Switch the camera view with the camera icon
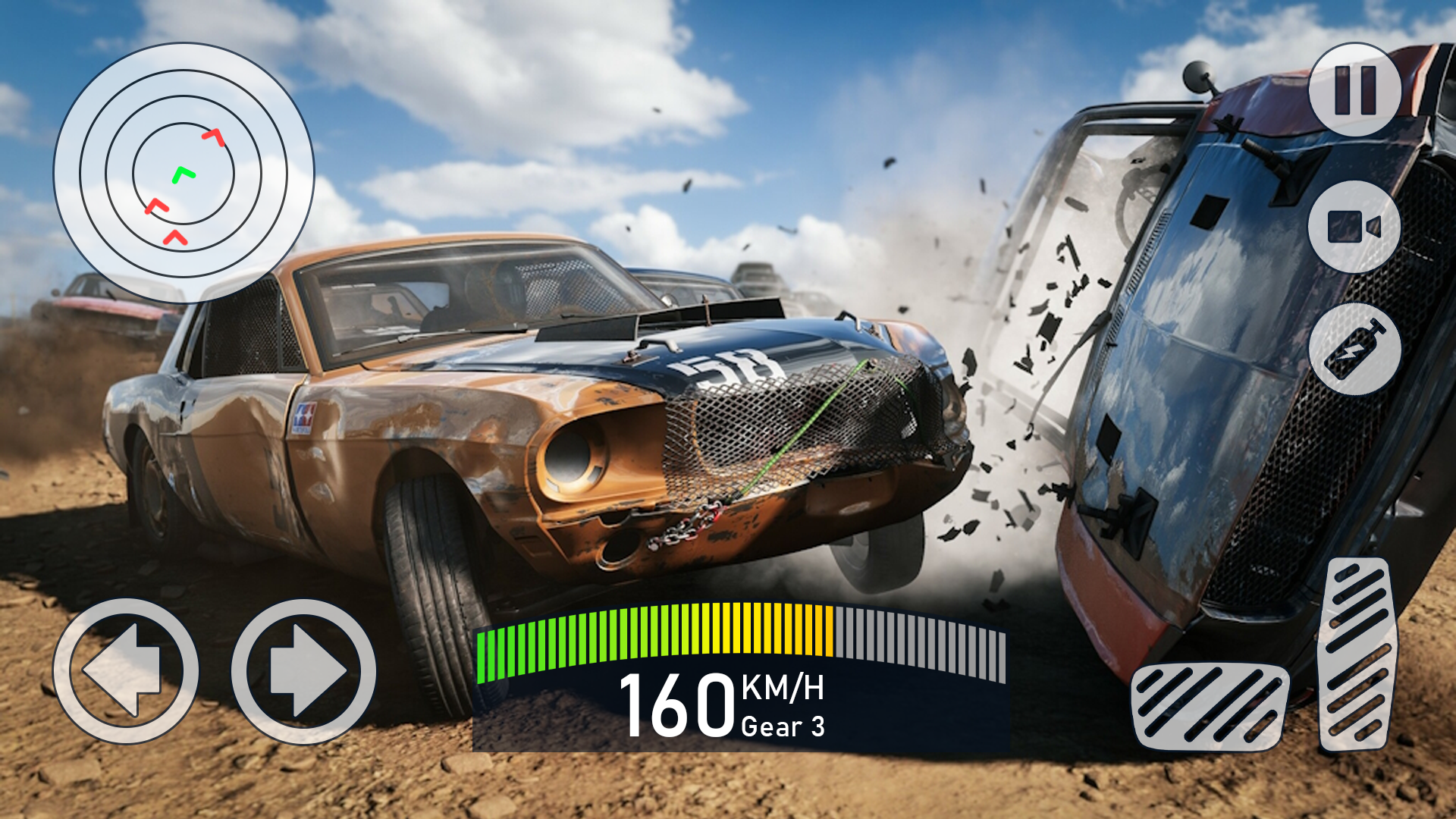 point(1354,227)
